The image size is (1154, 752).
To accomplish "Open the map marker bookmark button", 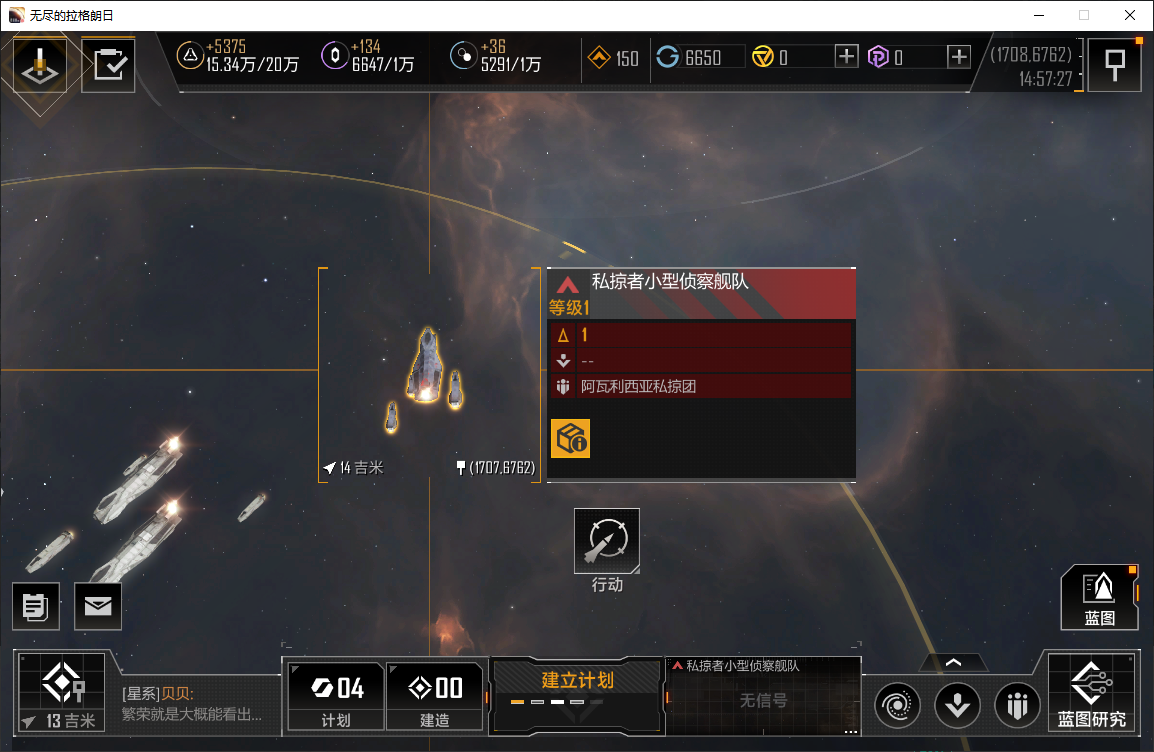I will click(1113, 65).
